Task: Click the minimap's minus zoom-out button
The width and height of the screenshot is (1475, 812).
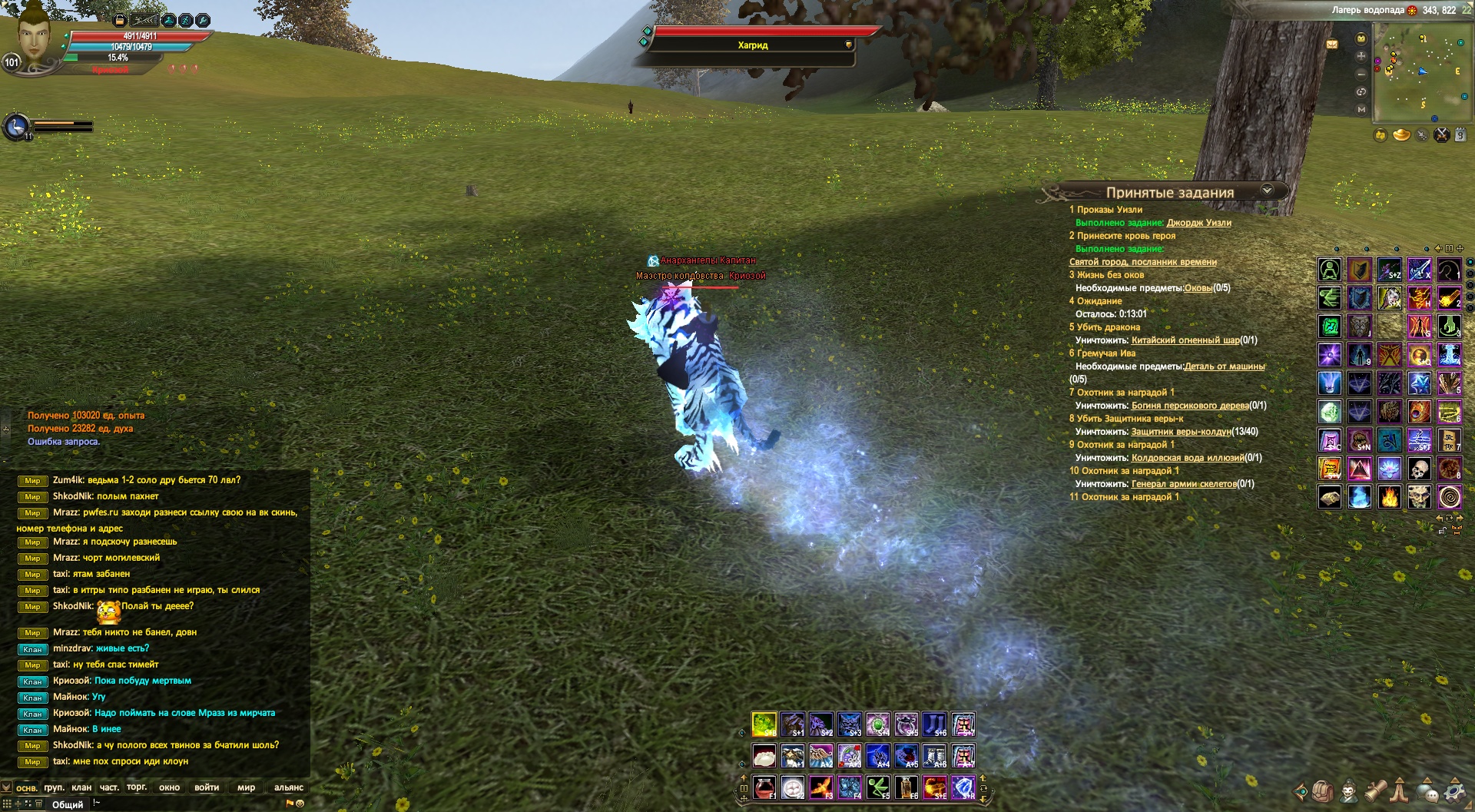Action: [x=1361, y=74]
